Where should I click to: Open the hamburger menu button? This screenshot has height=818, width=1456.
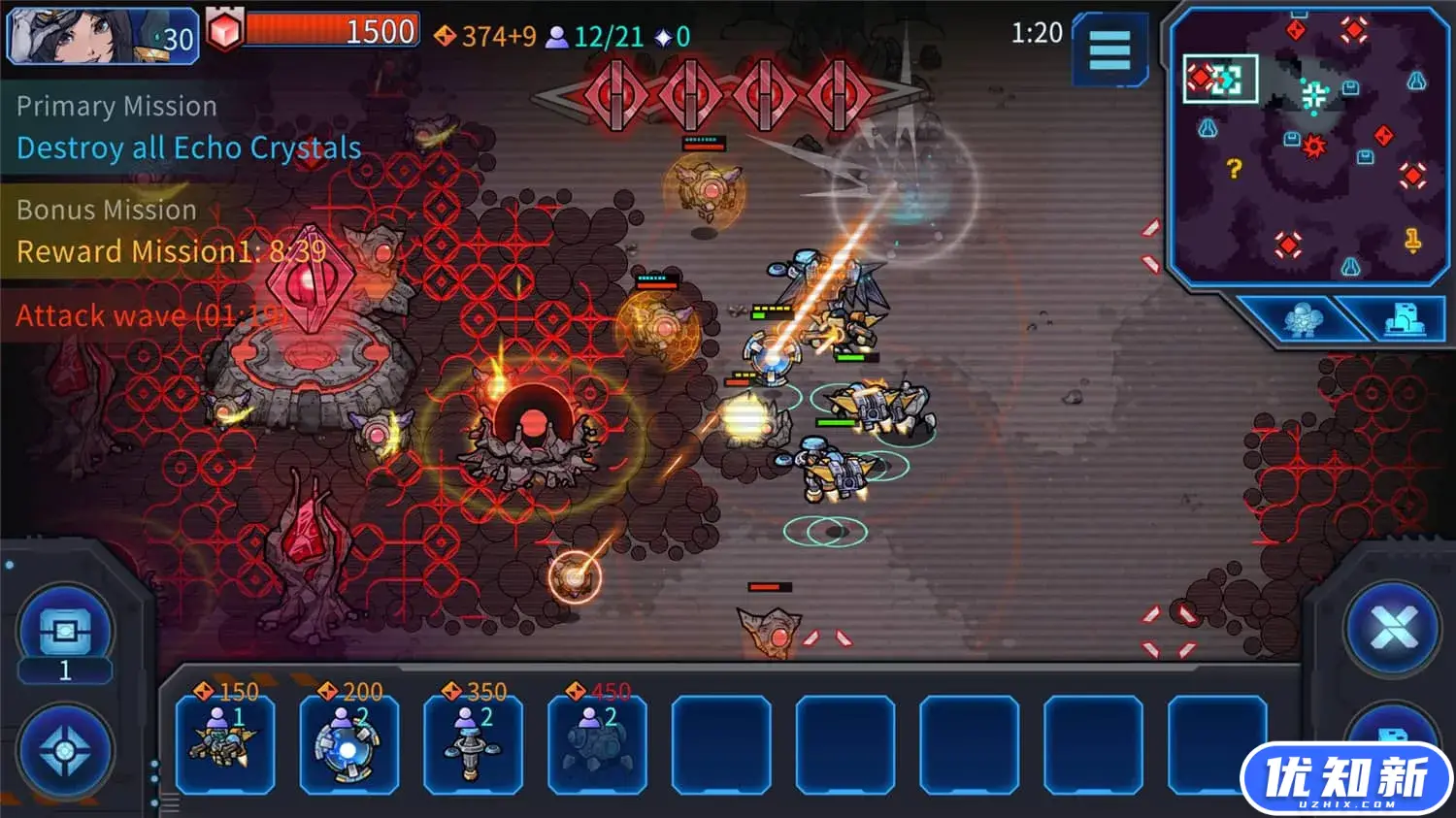coord(1109,49)
